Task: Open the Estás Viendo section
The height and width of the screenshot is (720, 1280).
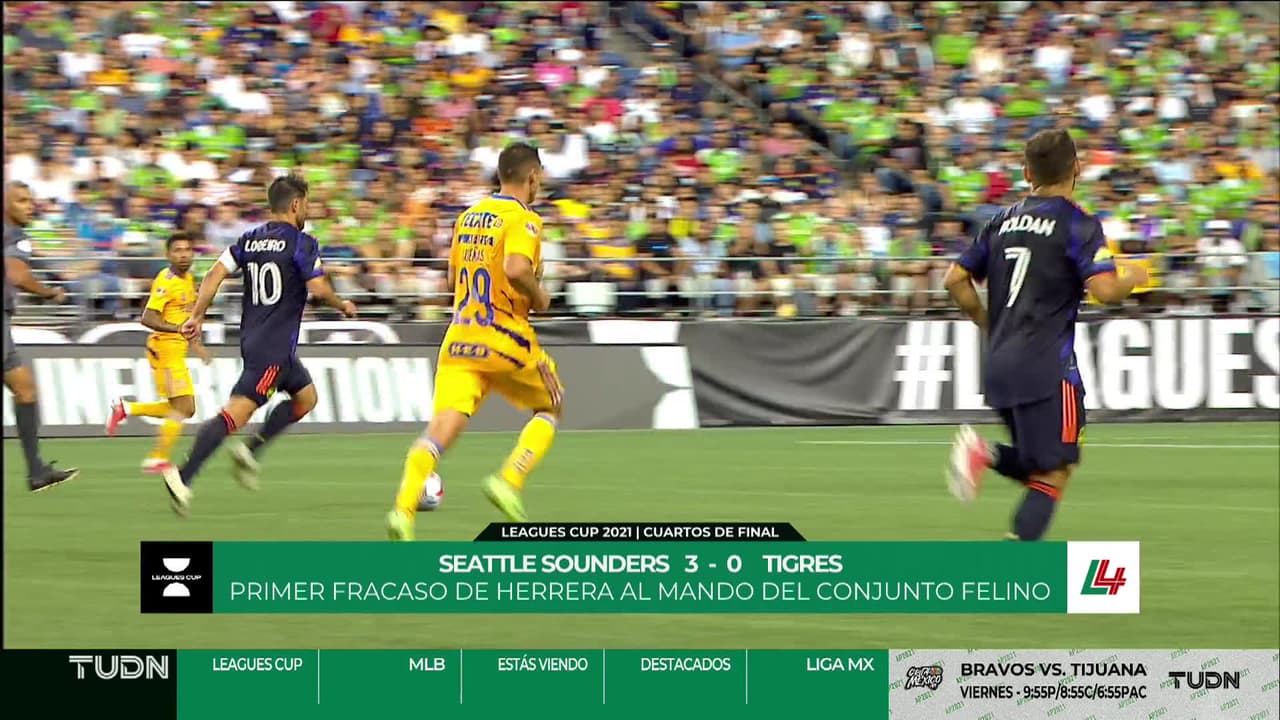Action: pyautogui.click(x=542, y=665)
